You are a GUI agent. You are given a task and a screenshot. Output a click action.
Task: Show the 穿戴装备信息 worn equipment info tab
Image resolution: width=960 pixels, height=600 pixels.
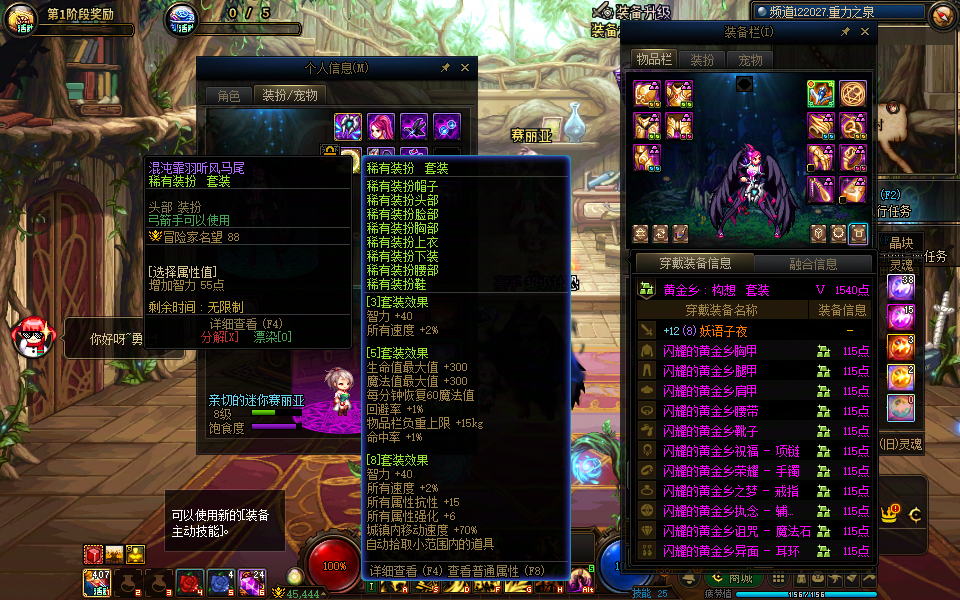pos(695,264)
